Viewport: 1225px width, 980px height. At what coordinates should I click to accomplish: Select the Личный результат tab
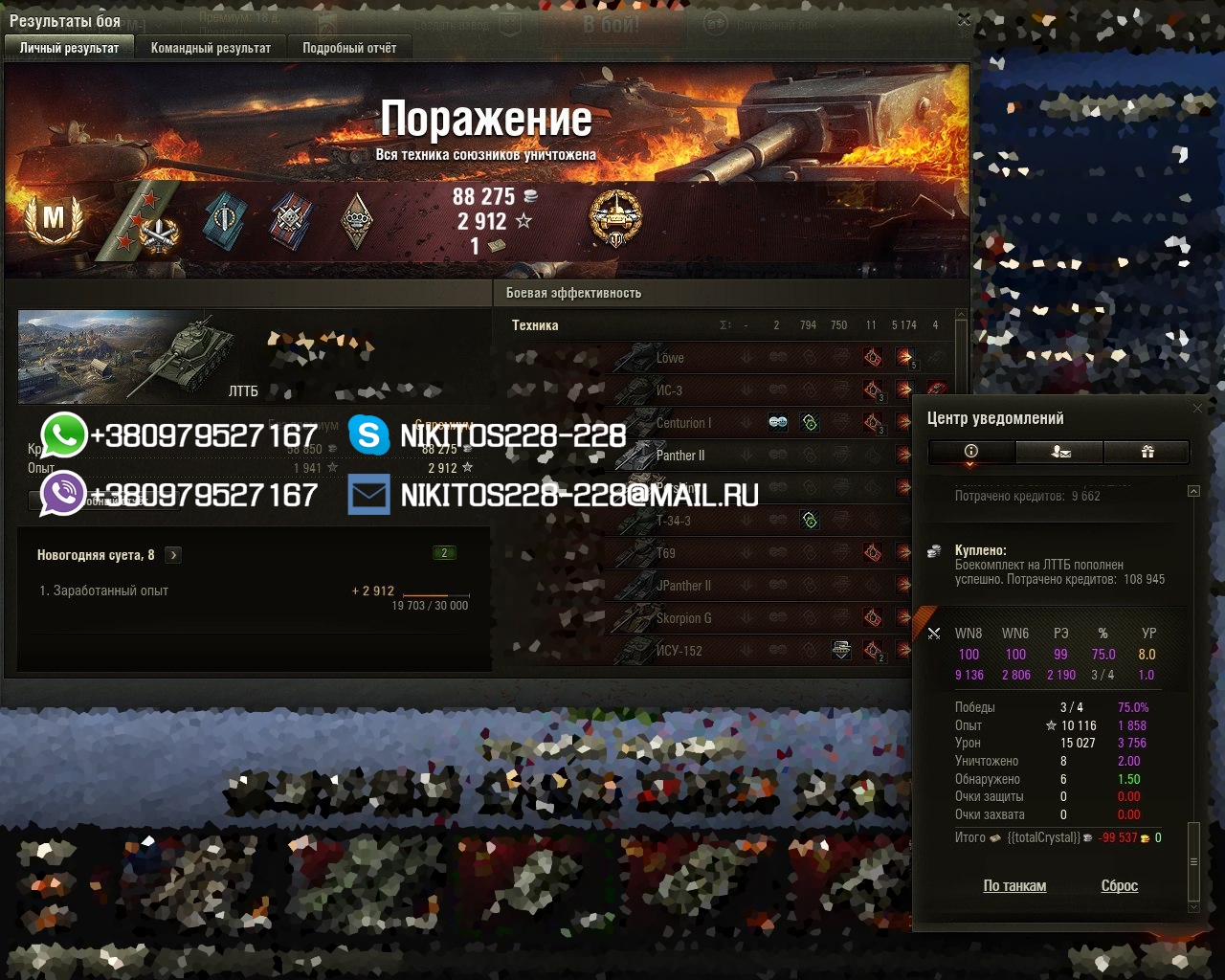coord(70,48)
